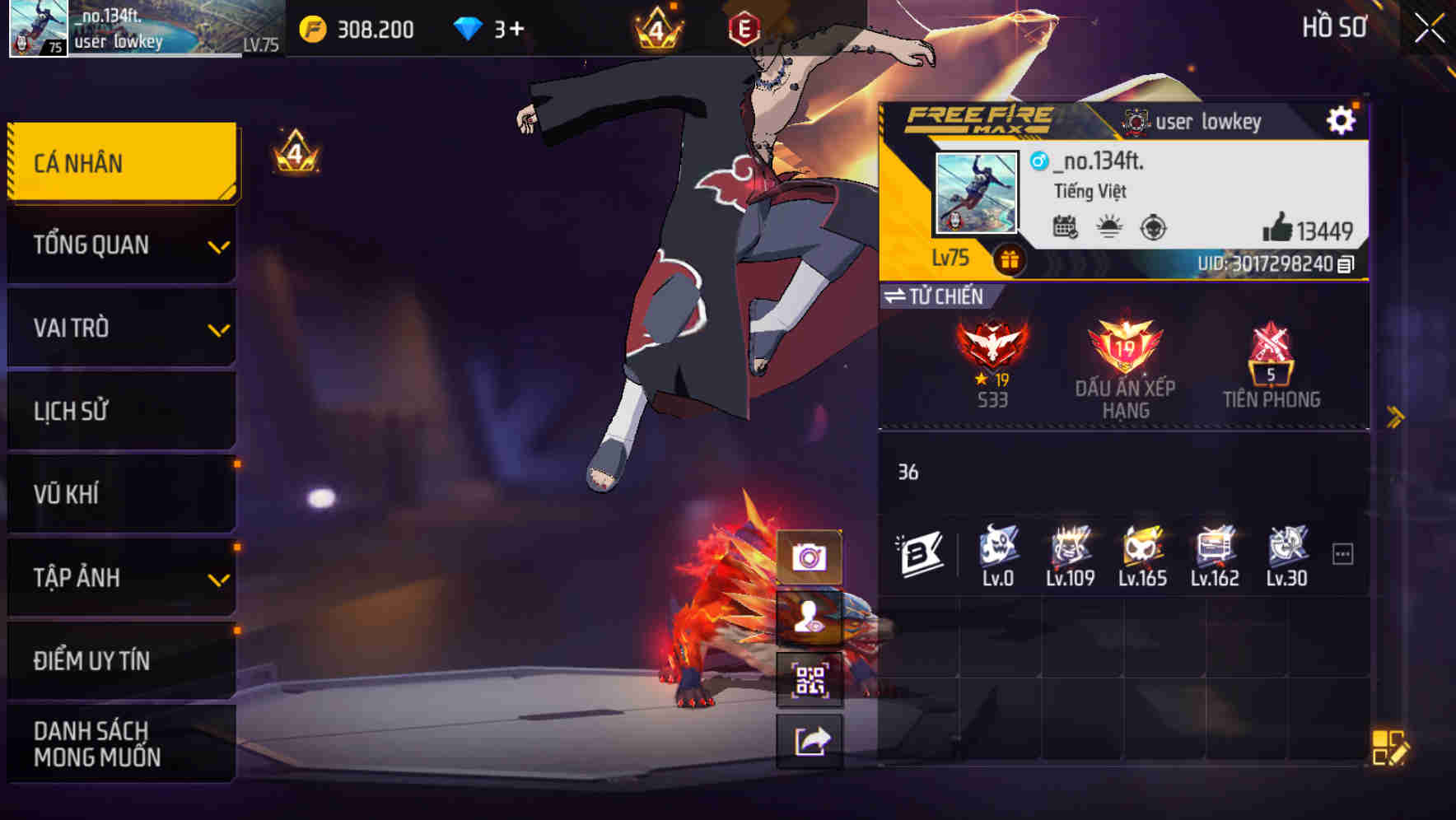The image size is (1456, 820).
Task: Expand the TỔNG QUAN section
Action: 121,245
